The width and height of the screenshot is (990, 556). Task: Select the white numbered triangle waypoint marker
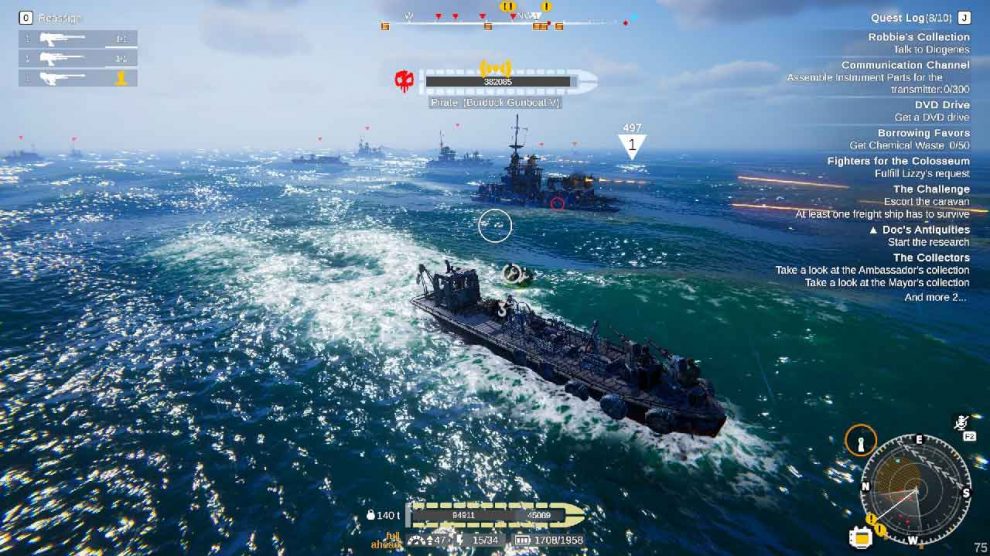point(631,146)
